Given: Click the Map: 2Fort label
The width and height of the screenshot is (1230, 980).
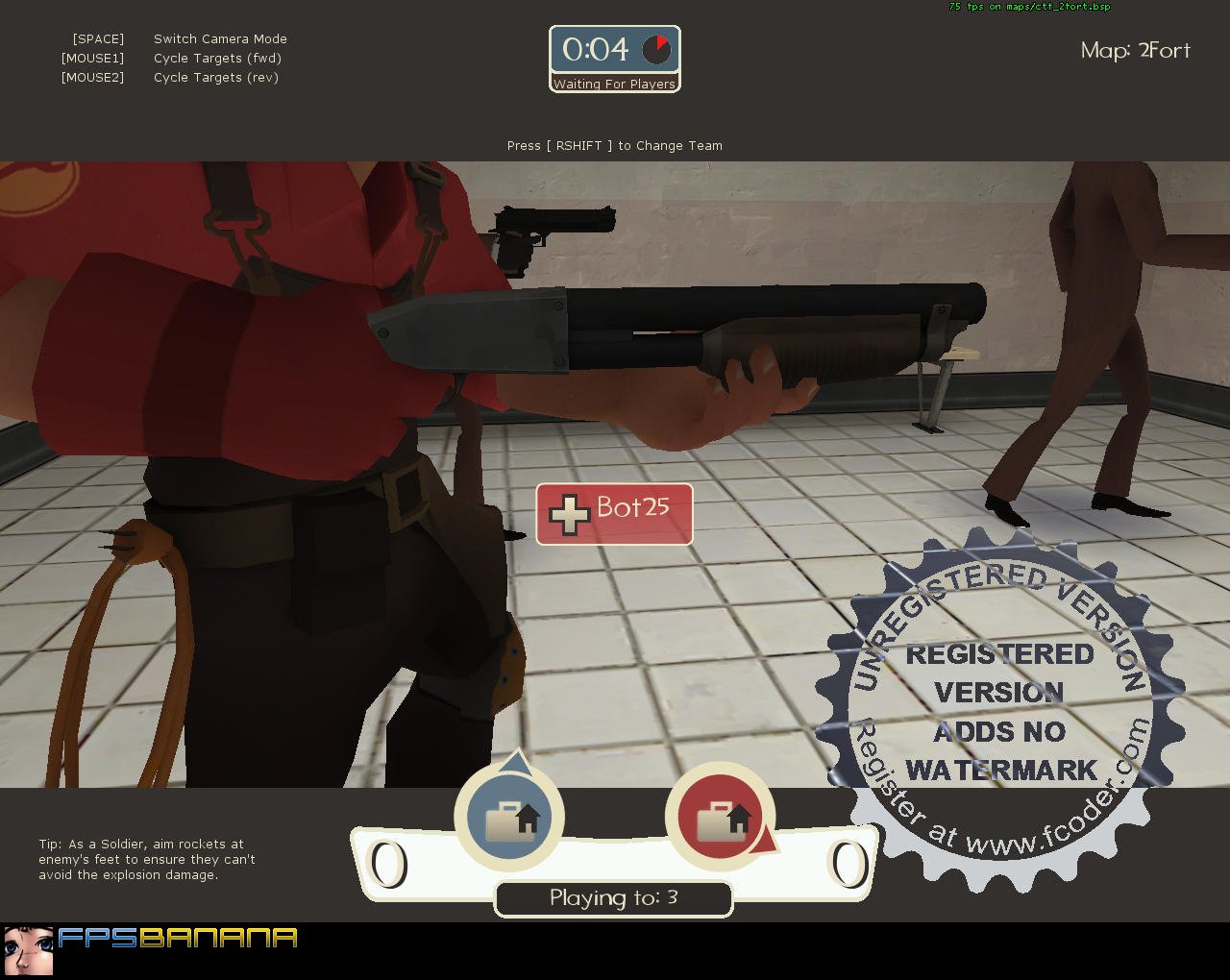Looking at the screenshot, I should [1134, 51].
